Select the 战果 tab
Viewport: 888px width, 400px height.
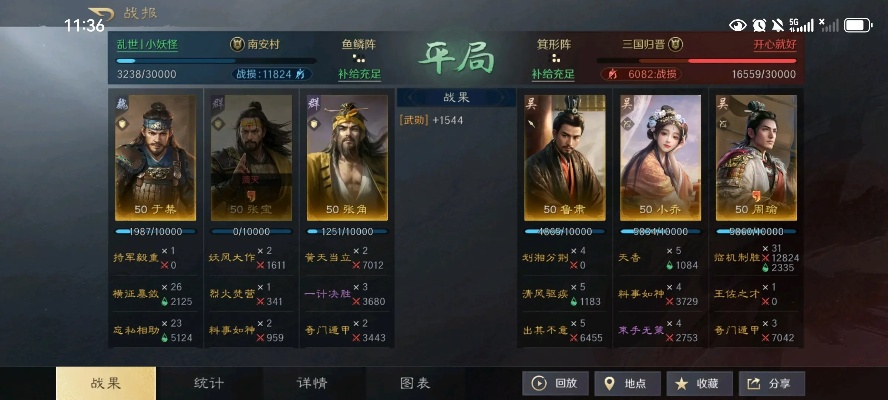(105, 383)
